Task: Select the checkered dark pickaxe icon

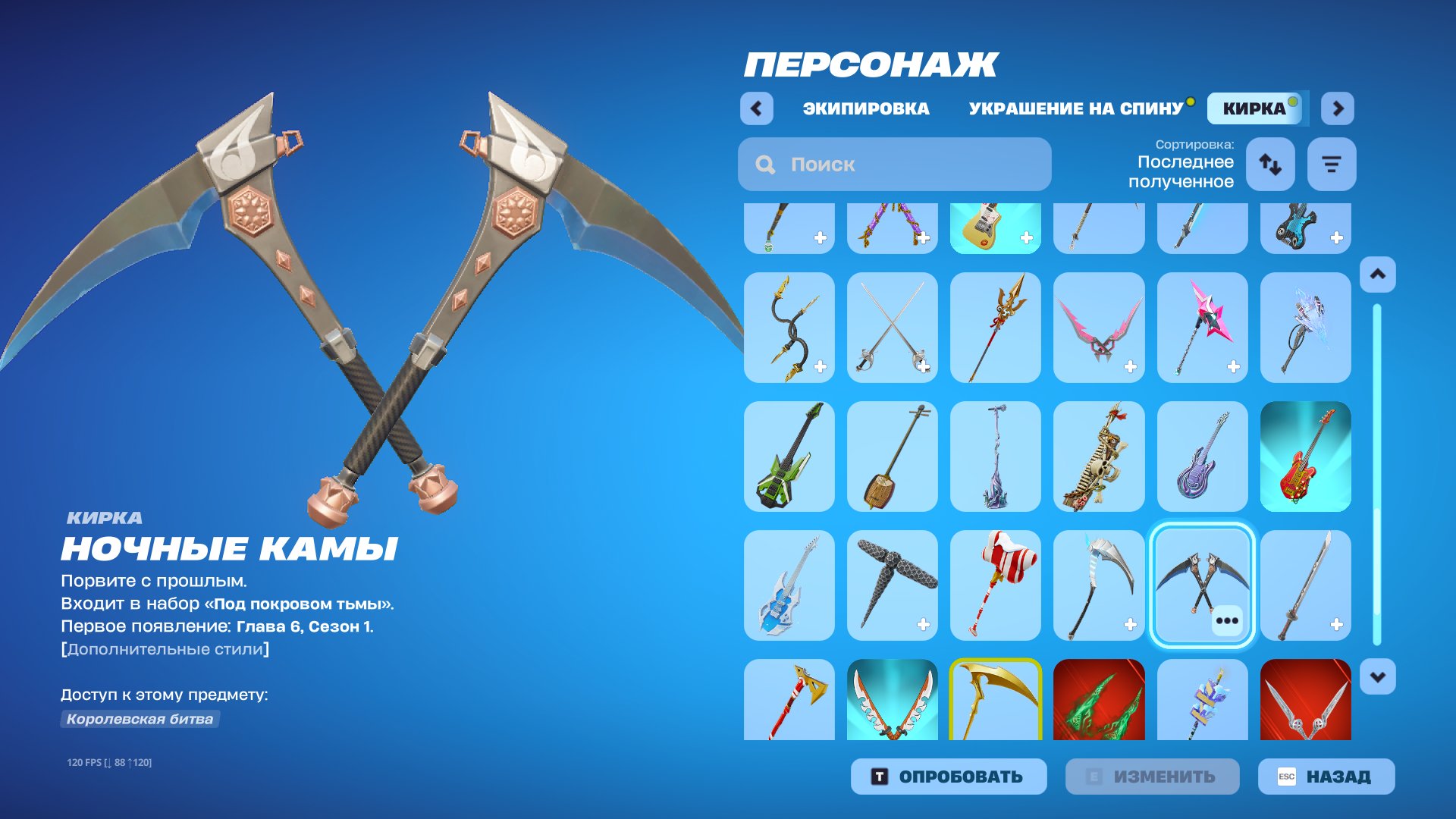Action: 892,584
